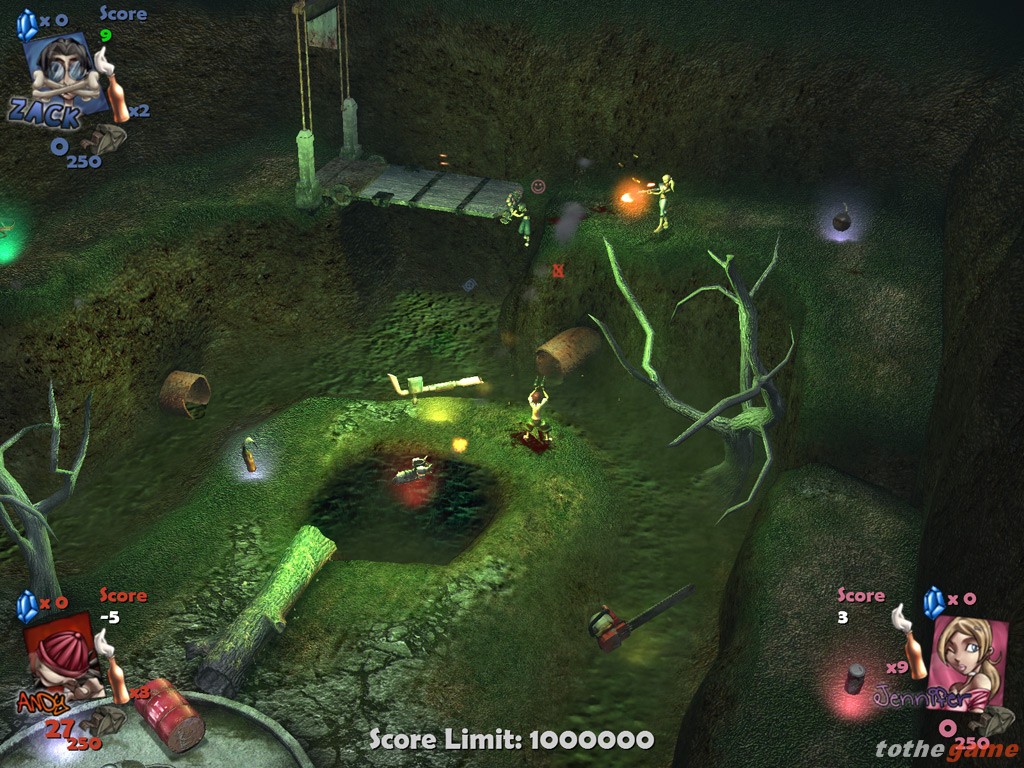Screen dimensions: 1024x768
Task: Select the blue gem icon above Andy
Action: [x=27, y=605]
